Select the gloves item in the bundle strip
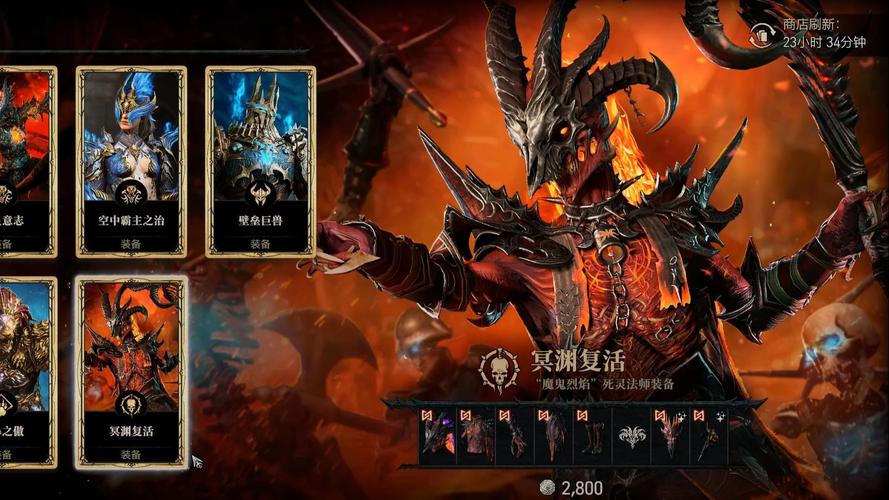The height and width of the screenshot is (500, 889). pos(515,436)
